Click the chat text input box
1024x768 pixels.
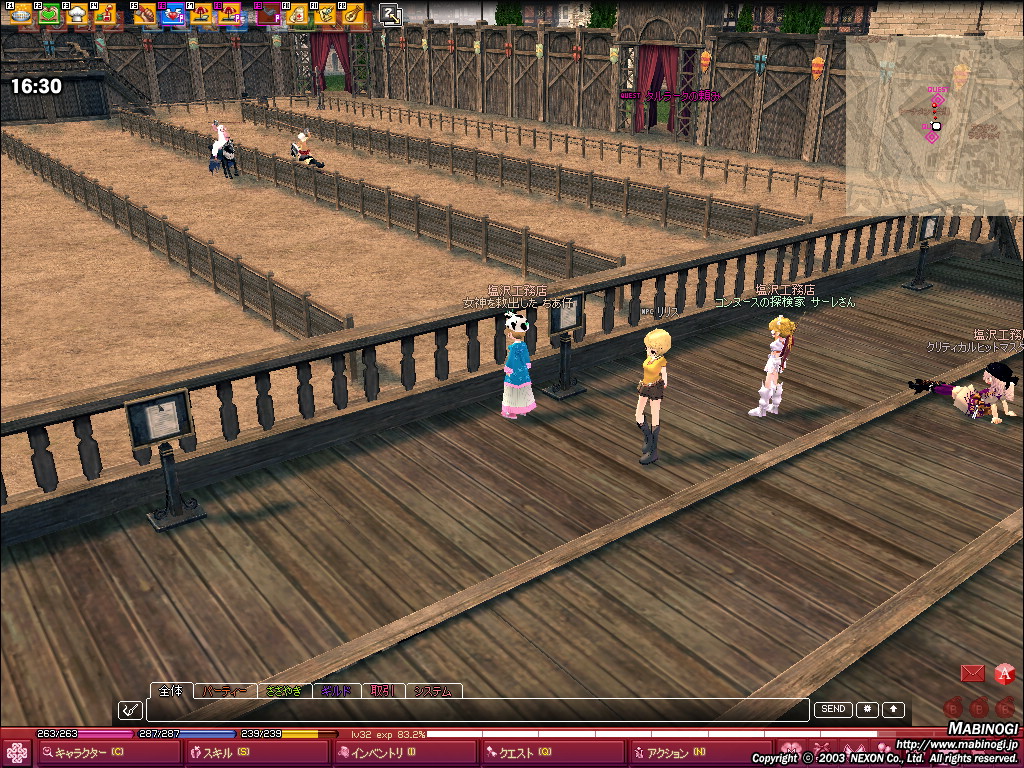477,710
